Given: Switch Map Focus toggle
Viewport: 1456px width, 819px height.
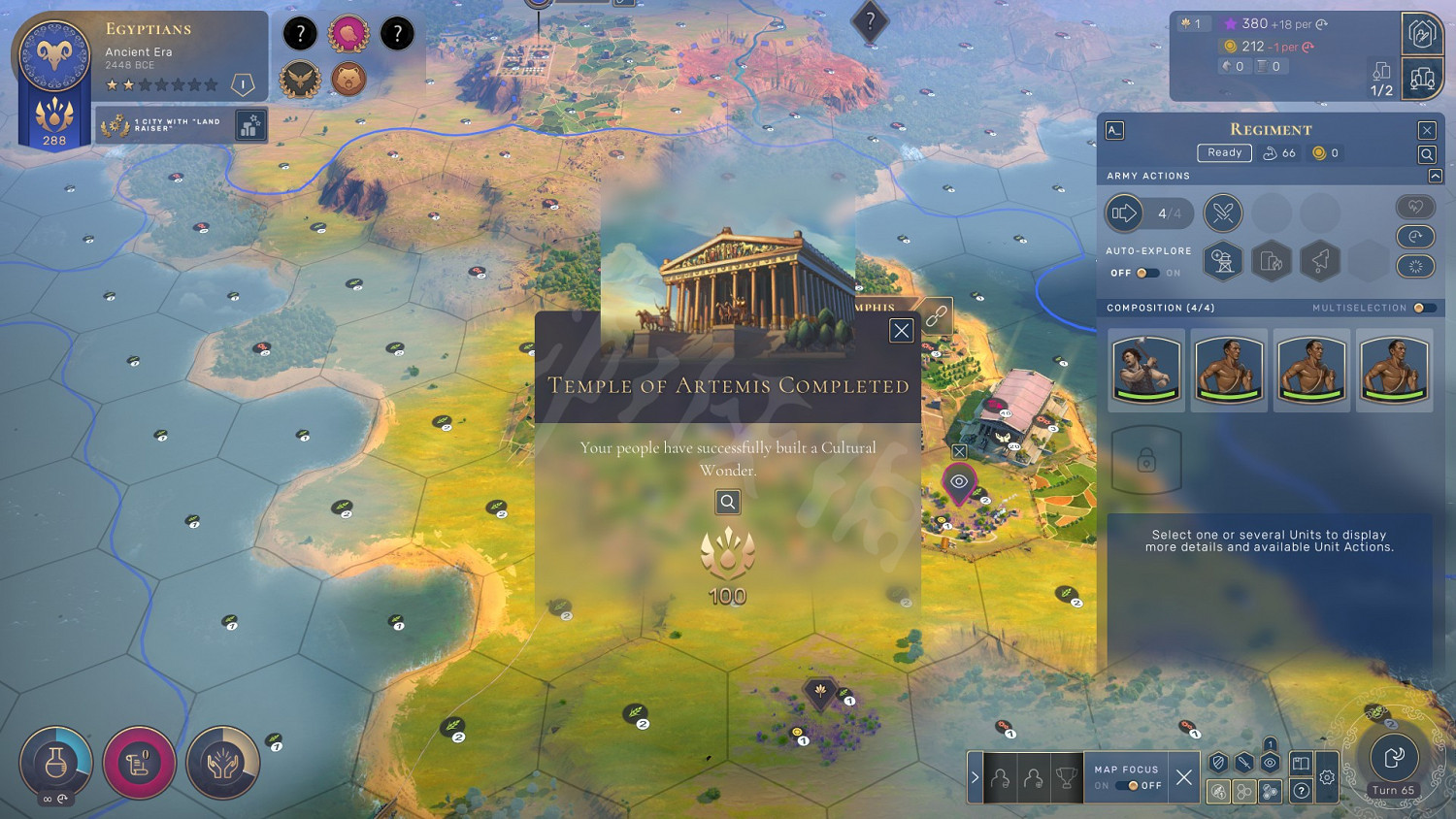Looking at the screenshot, I should tap(1126, 785).
